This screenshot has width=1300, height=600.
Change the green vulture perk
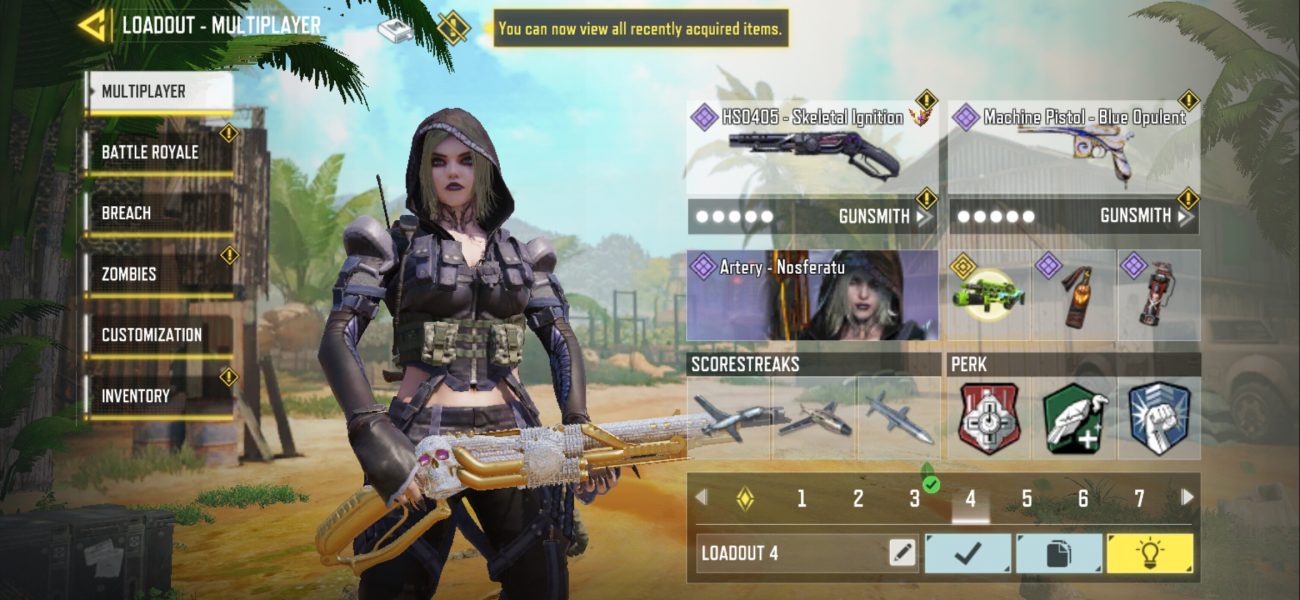(x=1074, y=419)
